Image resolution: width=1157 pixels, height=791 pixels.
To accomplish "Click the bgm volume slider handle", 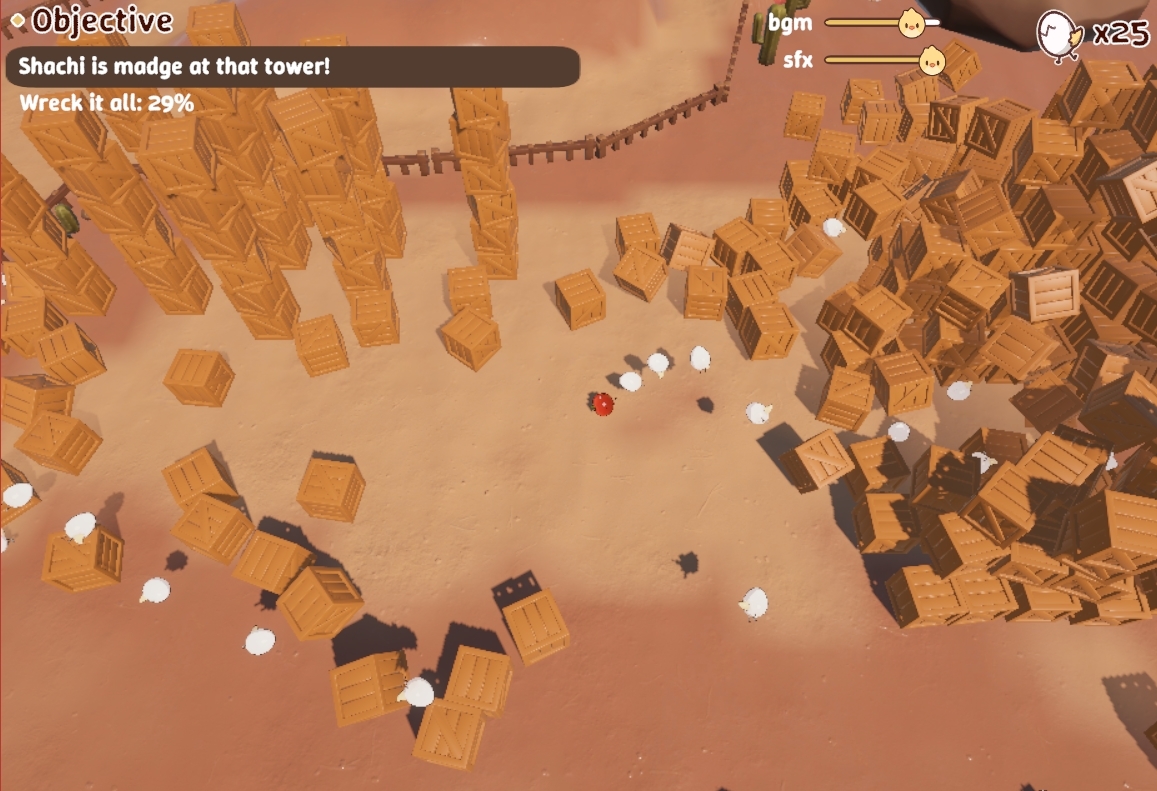I will pos(910,22).
